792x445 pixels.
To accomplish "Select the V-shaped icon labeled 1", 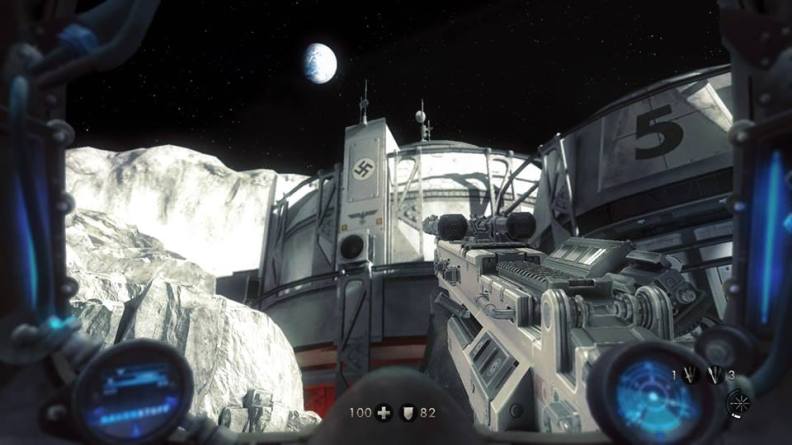I will click(x=688, y=375).
